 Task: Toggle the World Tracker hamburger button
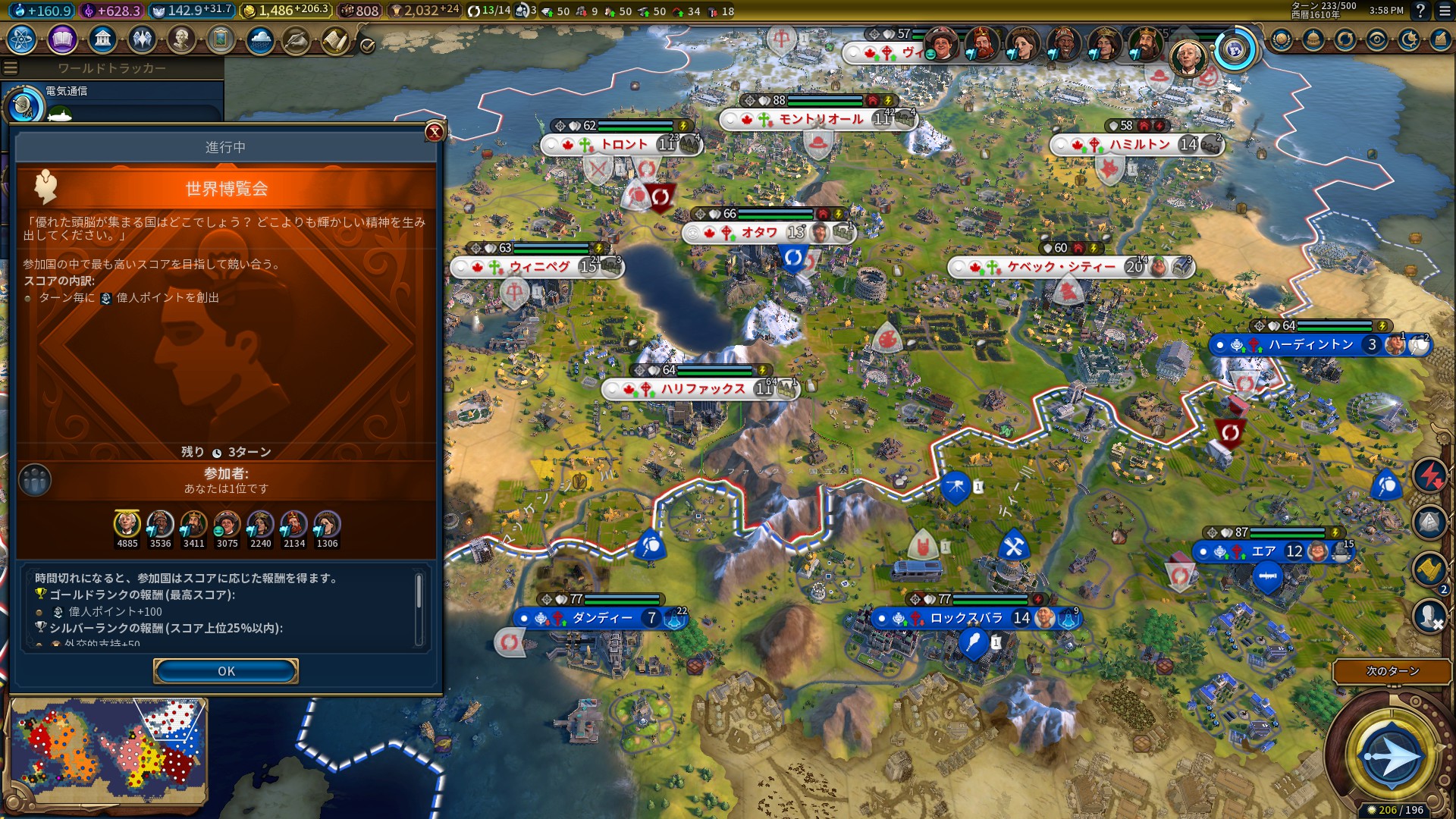pyautogui.click(x=11, y=68)
